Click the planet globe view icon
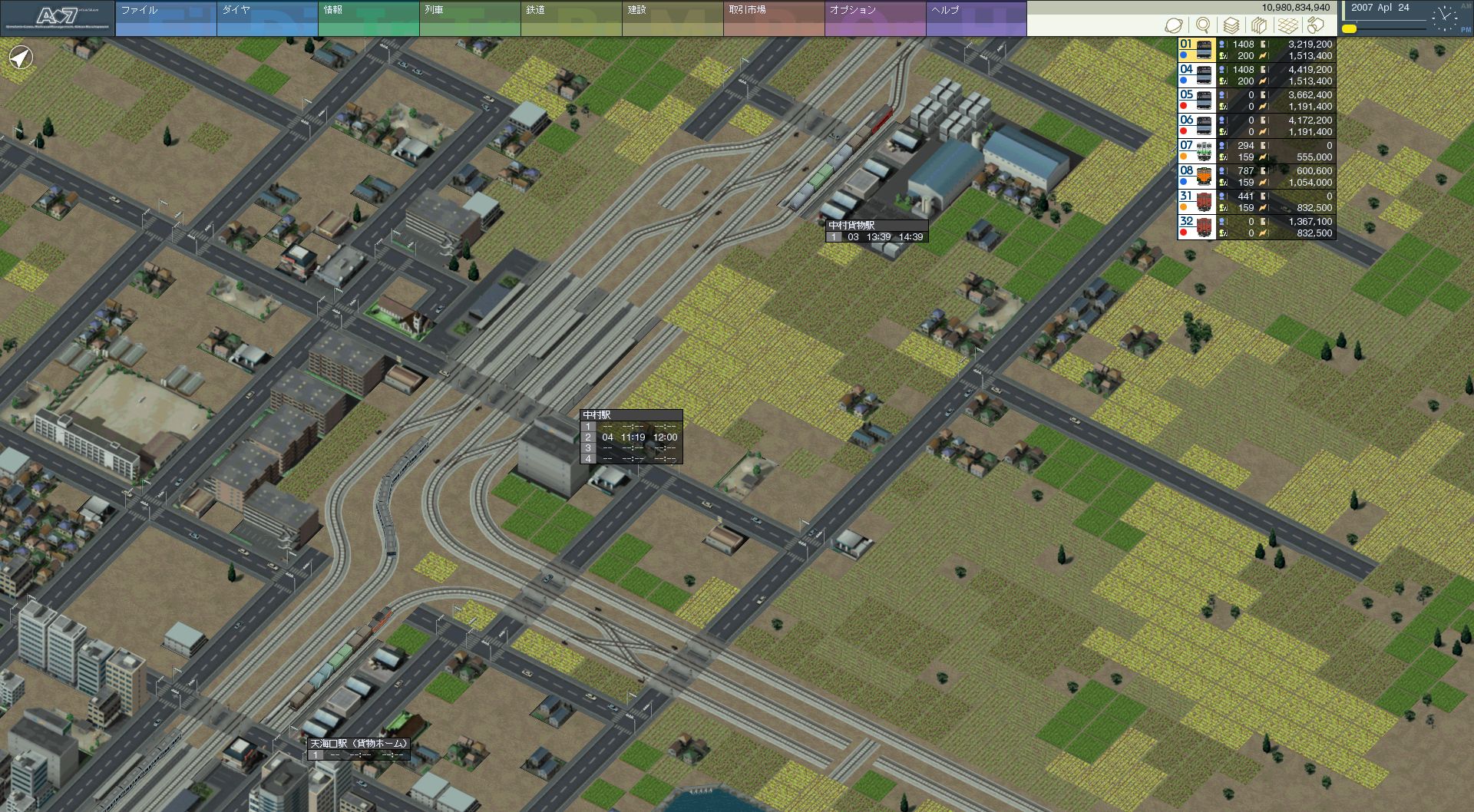Image resolution: width=1474 pixels, height=812 pixels. 1173,25
